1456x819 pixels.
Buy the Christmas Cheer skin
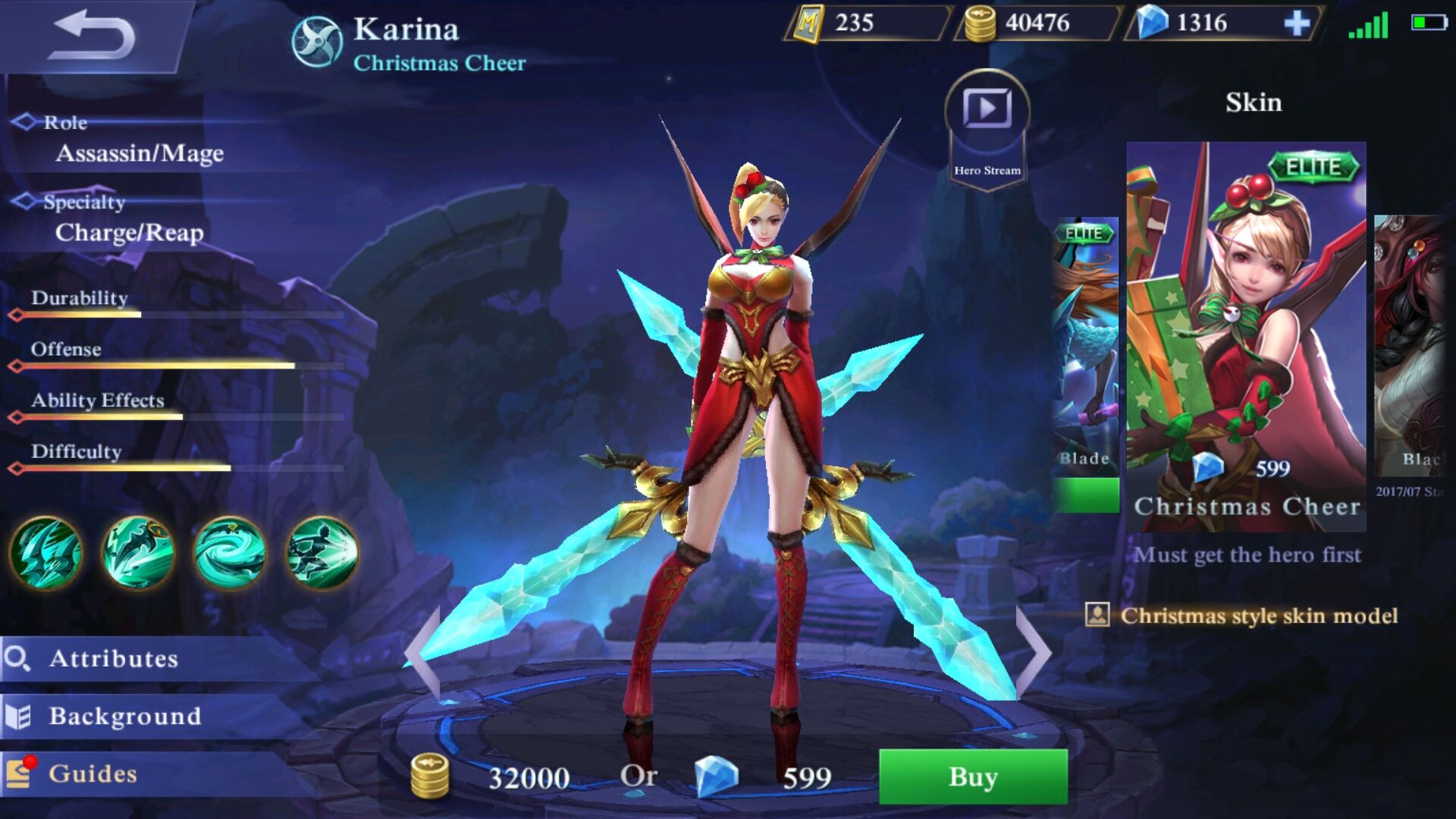[x=973, y=777]
